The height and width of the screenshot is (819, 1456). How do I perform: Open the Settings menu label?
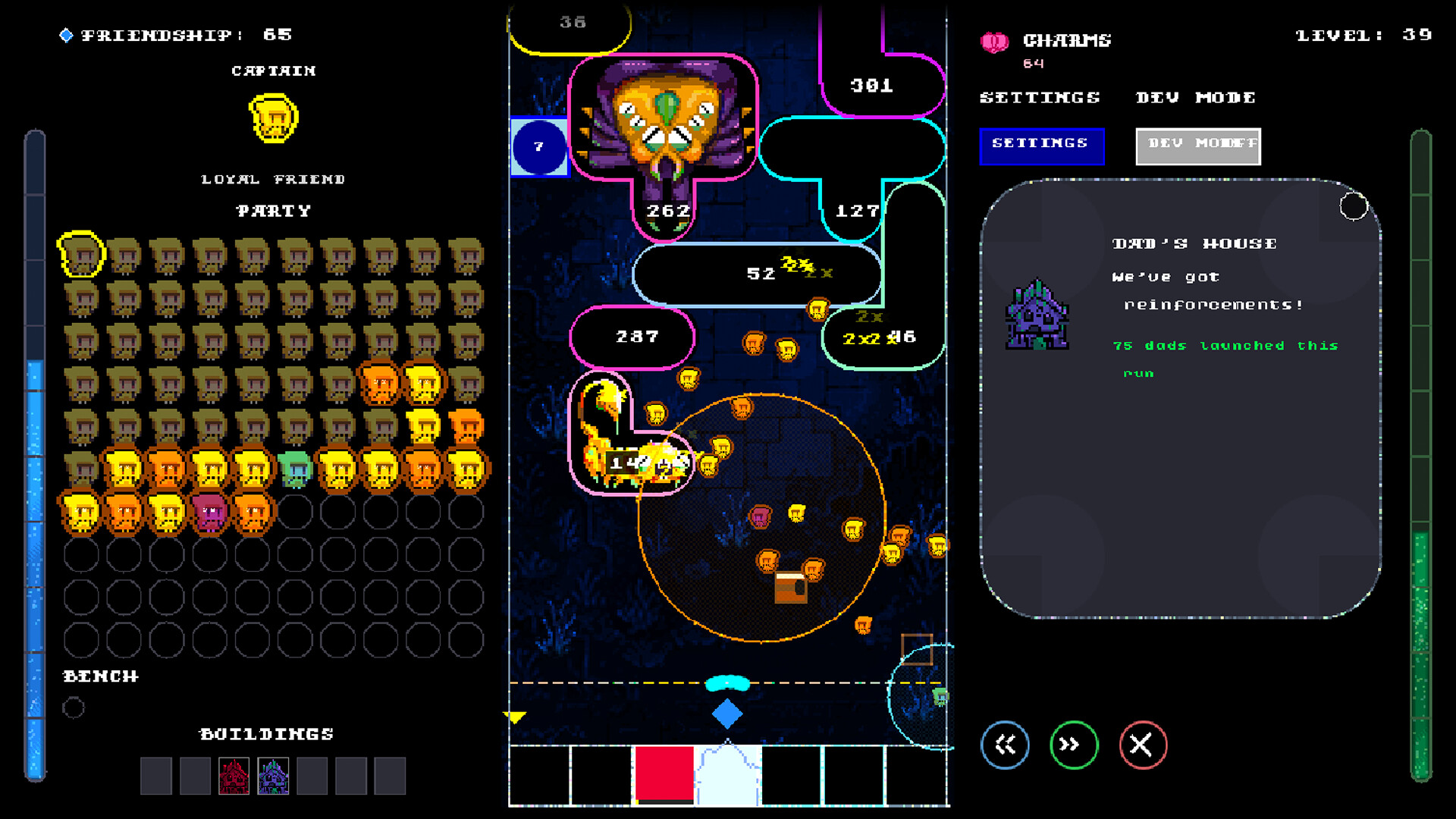coord(1040,97)
